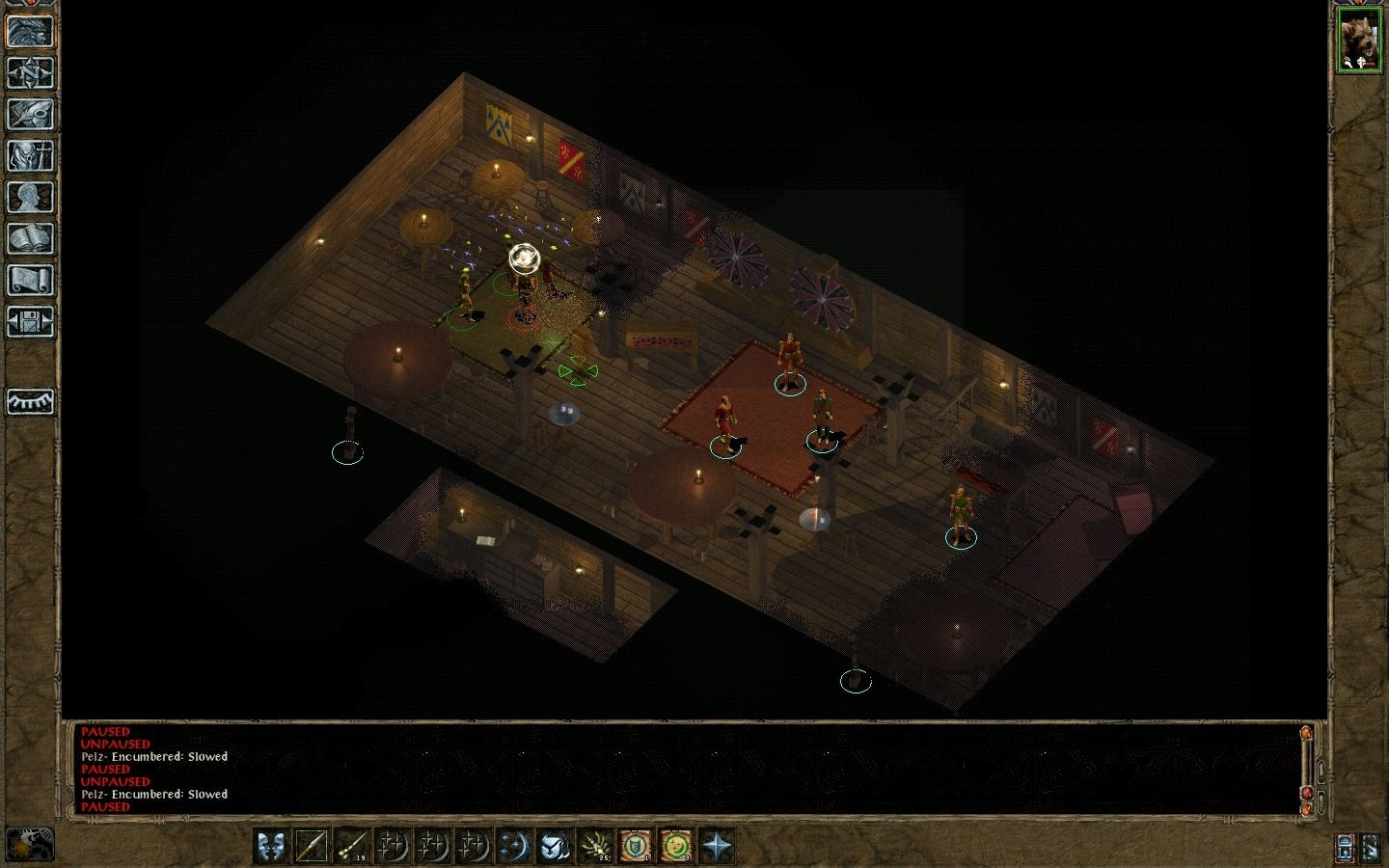Use the green scroll quick item
This screenshot has width=1389, height=868.
click(677, 847)
